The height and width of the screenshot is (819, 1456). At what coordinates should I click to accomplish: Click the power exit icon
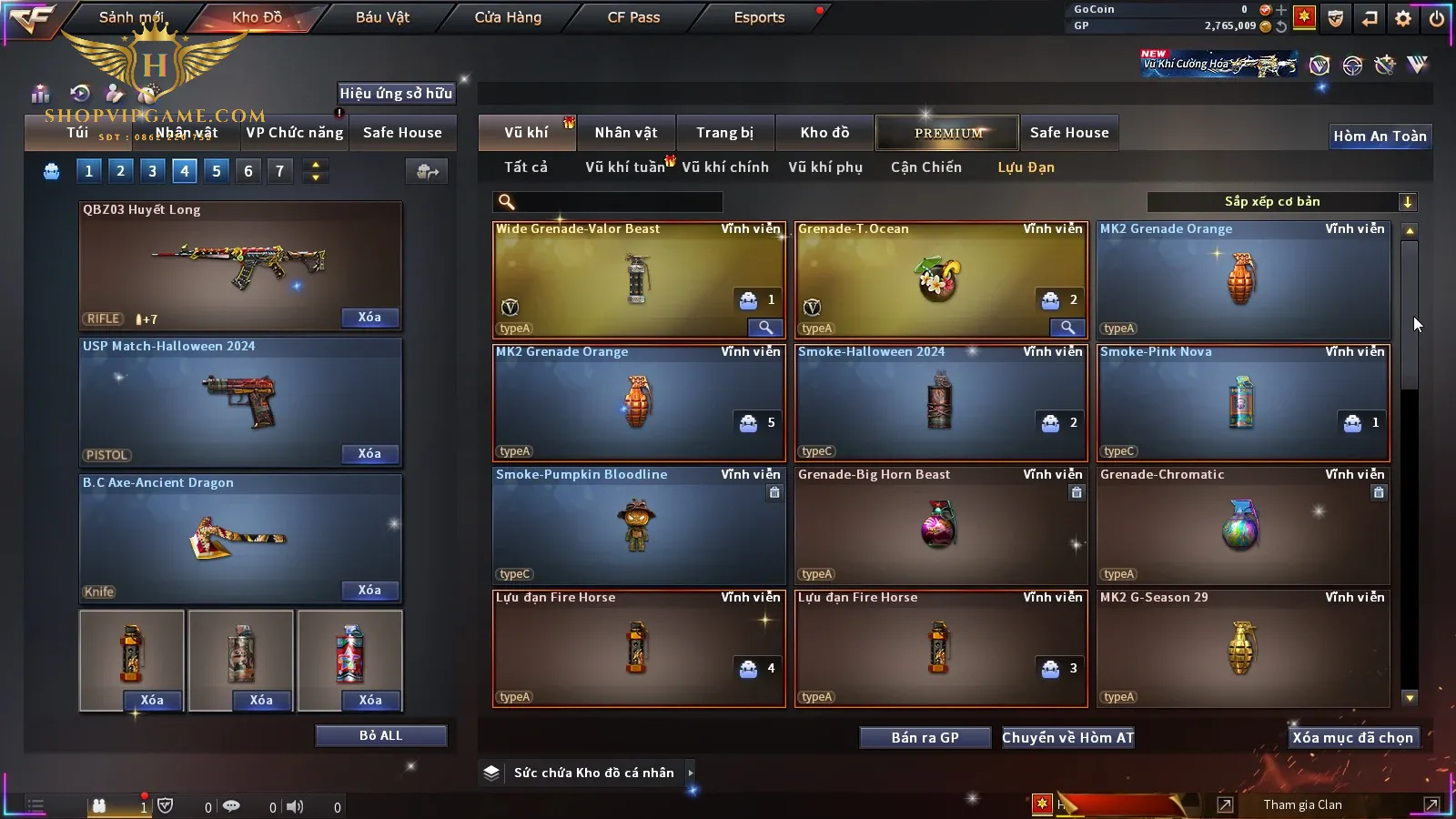pos(1437,18)
